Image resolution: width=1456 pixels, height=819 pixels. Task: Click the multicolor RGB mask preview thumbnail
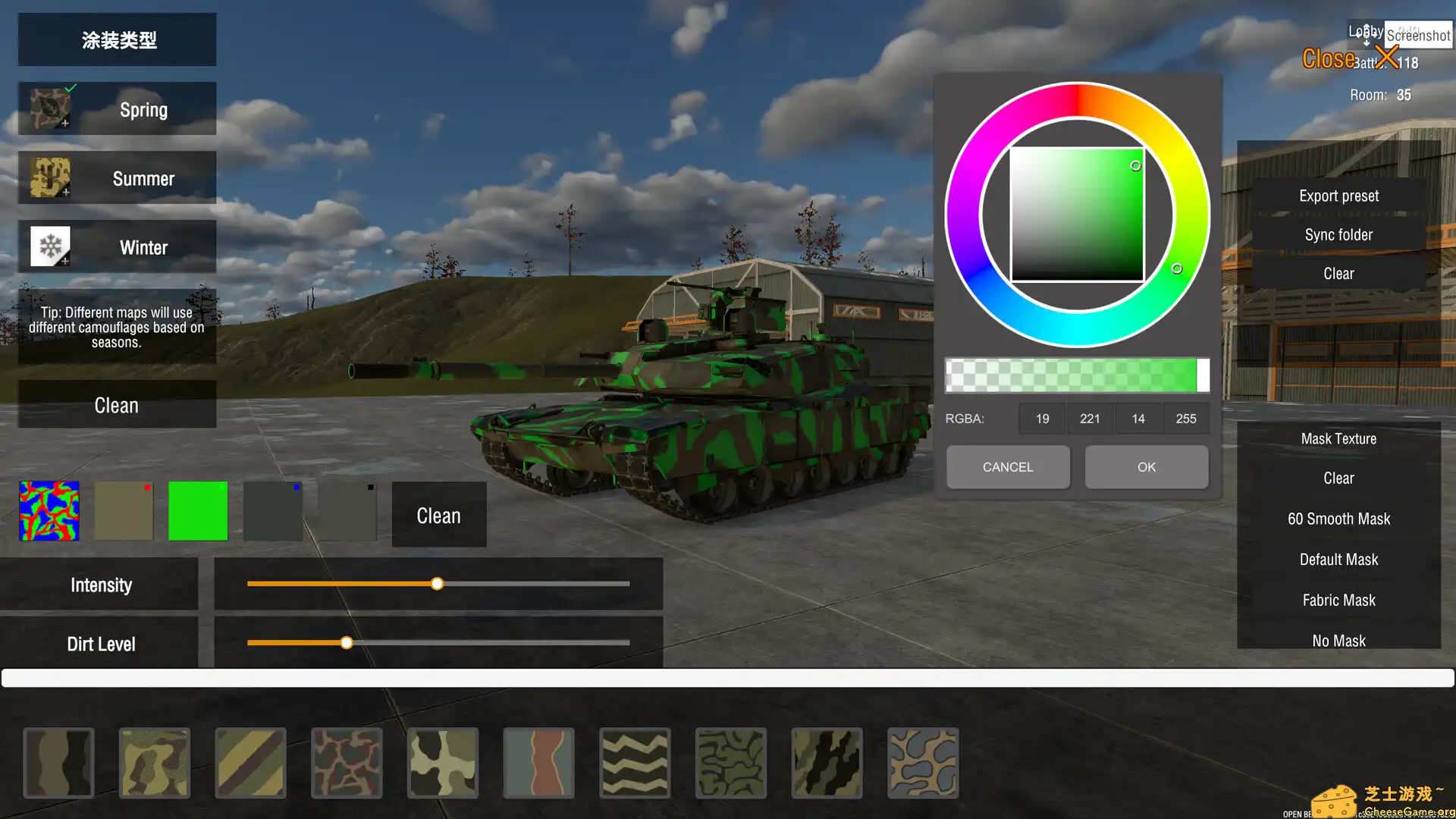point(49,510)
